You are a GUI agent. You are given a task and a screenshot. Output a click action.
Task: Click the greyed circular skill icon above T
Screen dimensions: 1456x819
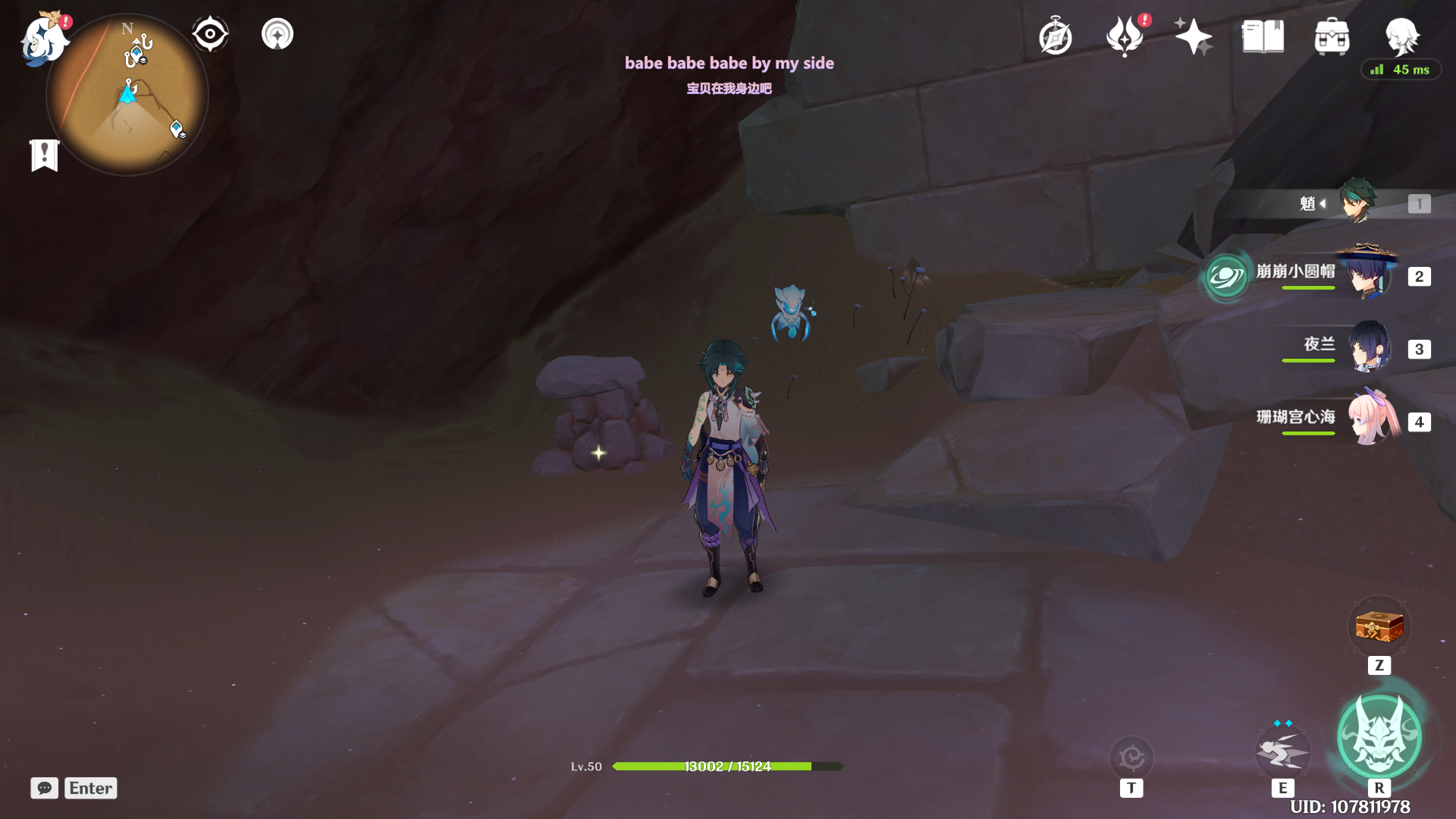tap(1131, 757)
